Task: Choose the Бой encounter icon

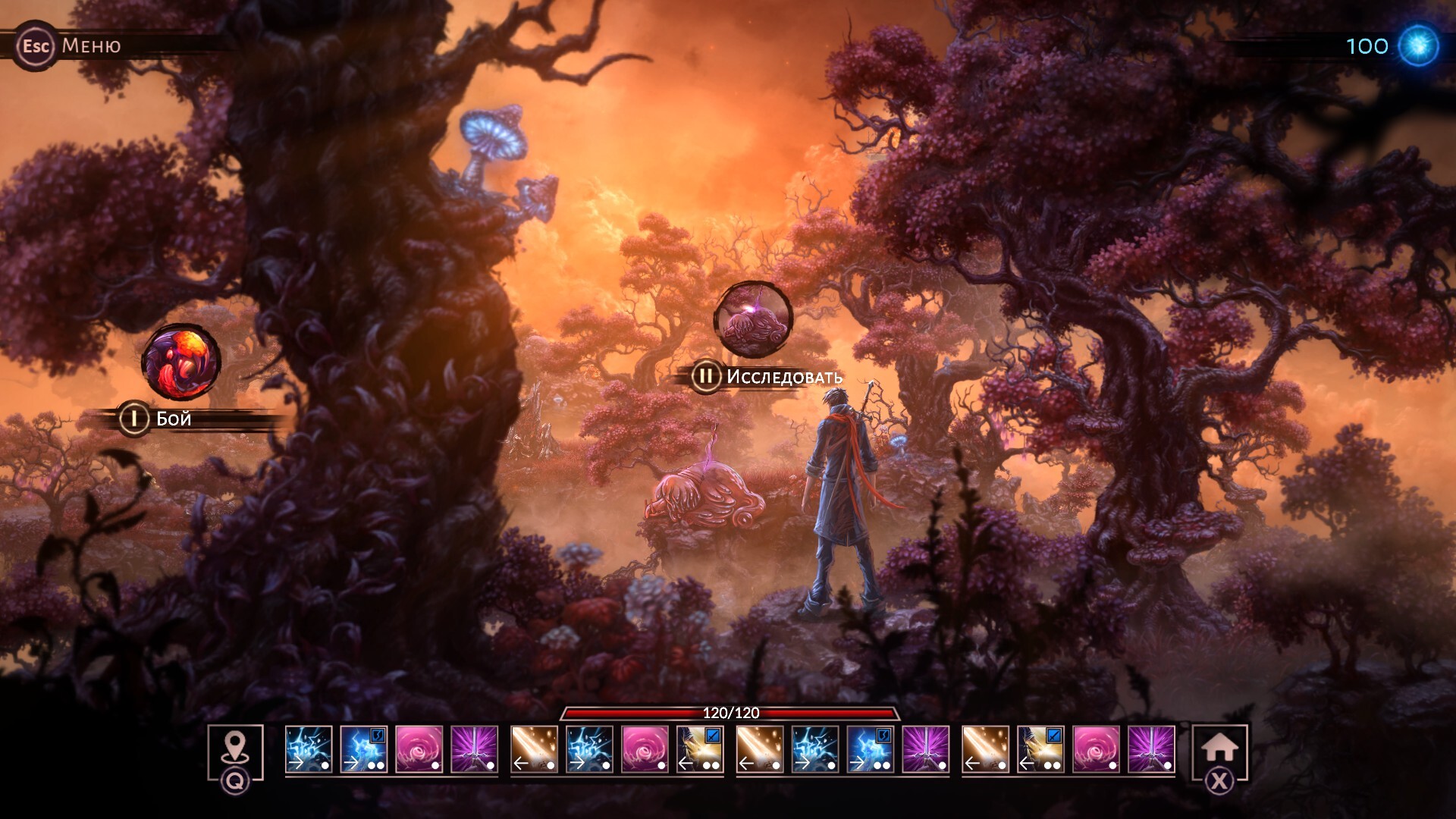Action: coord(181,362)
